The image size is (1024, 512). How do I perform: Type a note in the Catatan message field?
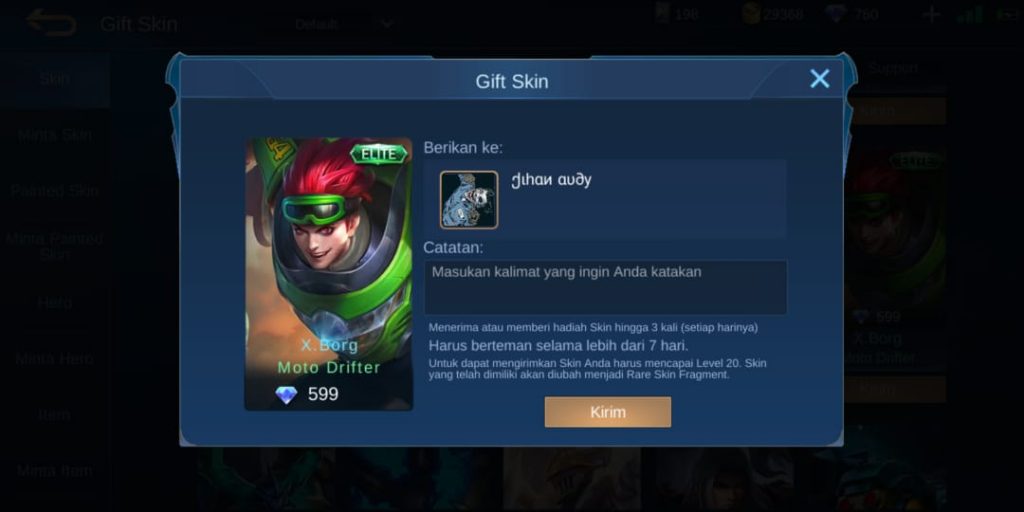coord(605,287)
